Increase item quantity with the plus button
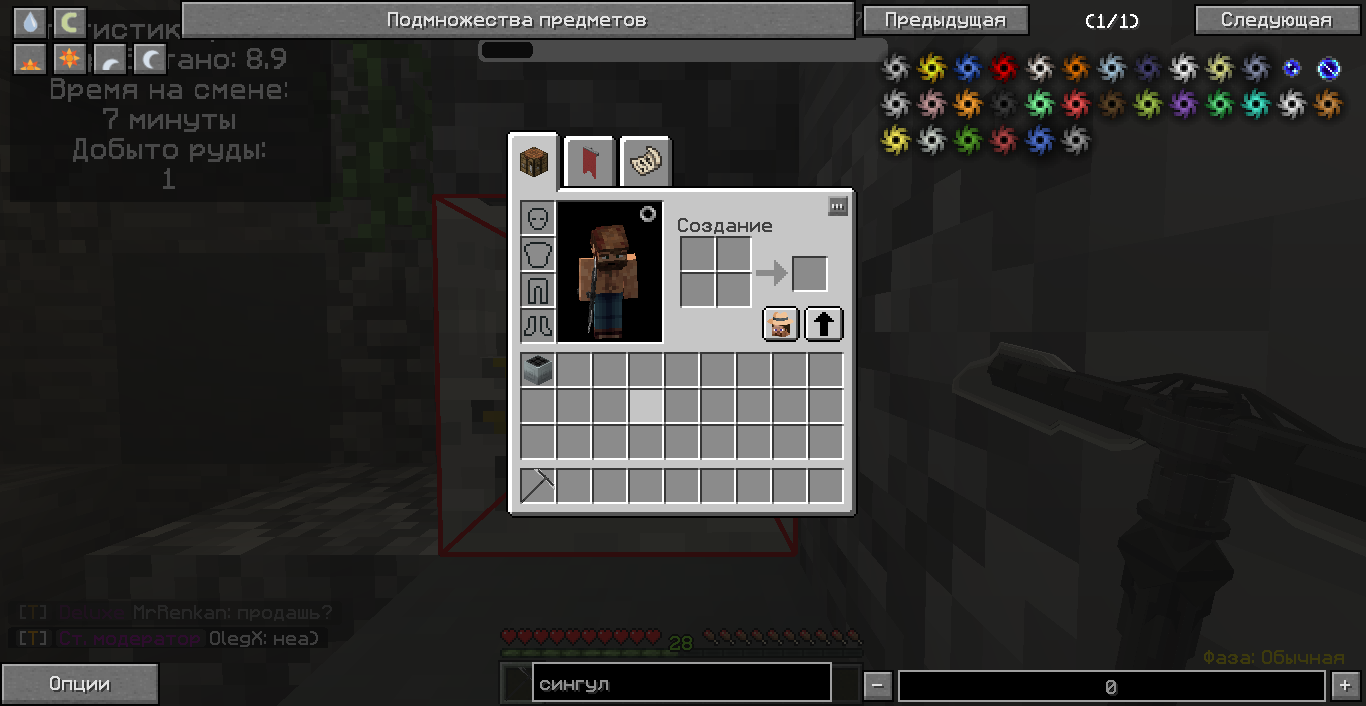This screenshot has height=706, width=1366. 1343,686
